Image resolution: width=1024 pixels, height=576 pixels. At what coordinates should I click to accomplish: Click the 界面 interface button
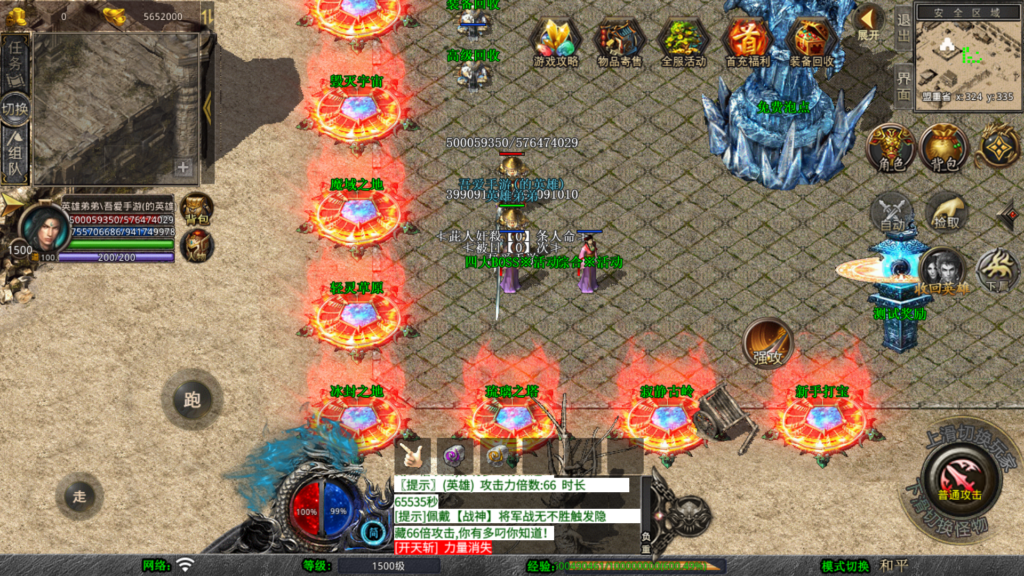[903, 86]
